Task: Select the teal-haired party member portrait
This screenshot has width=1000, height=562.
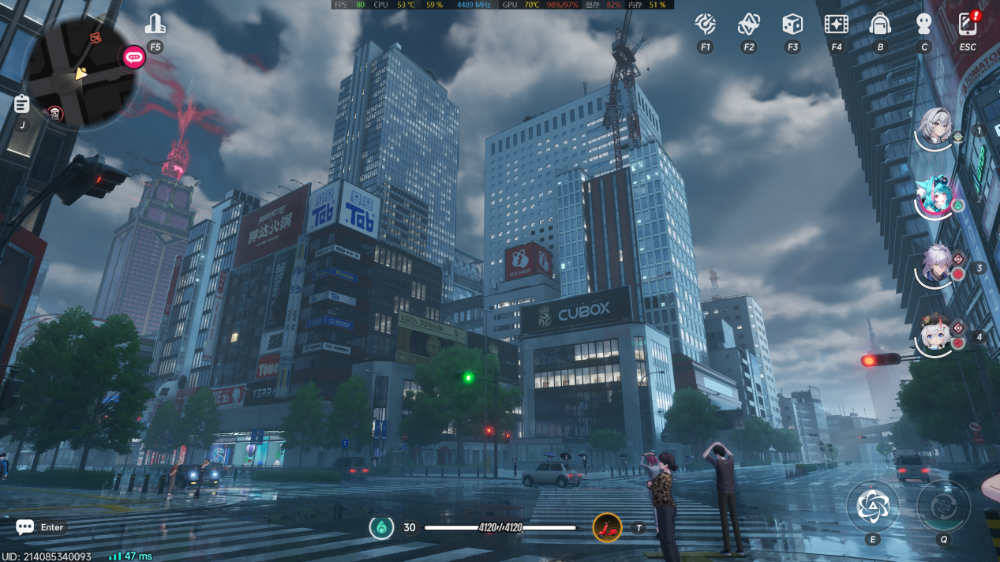Action: coord(935,198)
